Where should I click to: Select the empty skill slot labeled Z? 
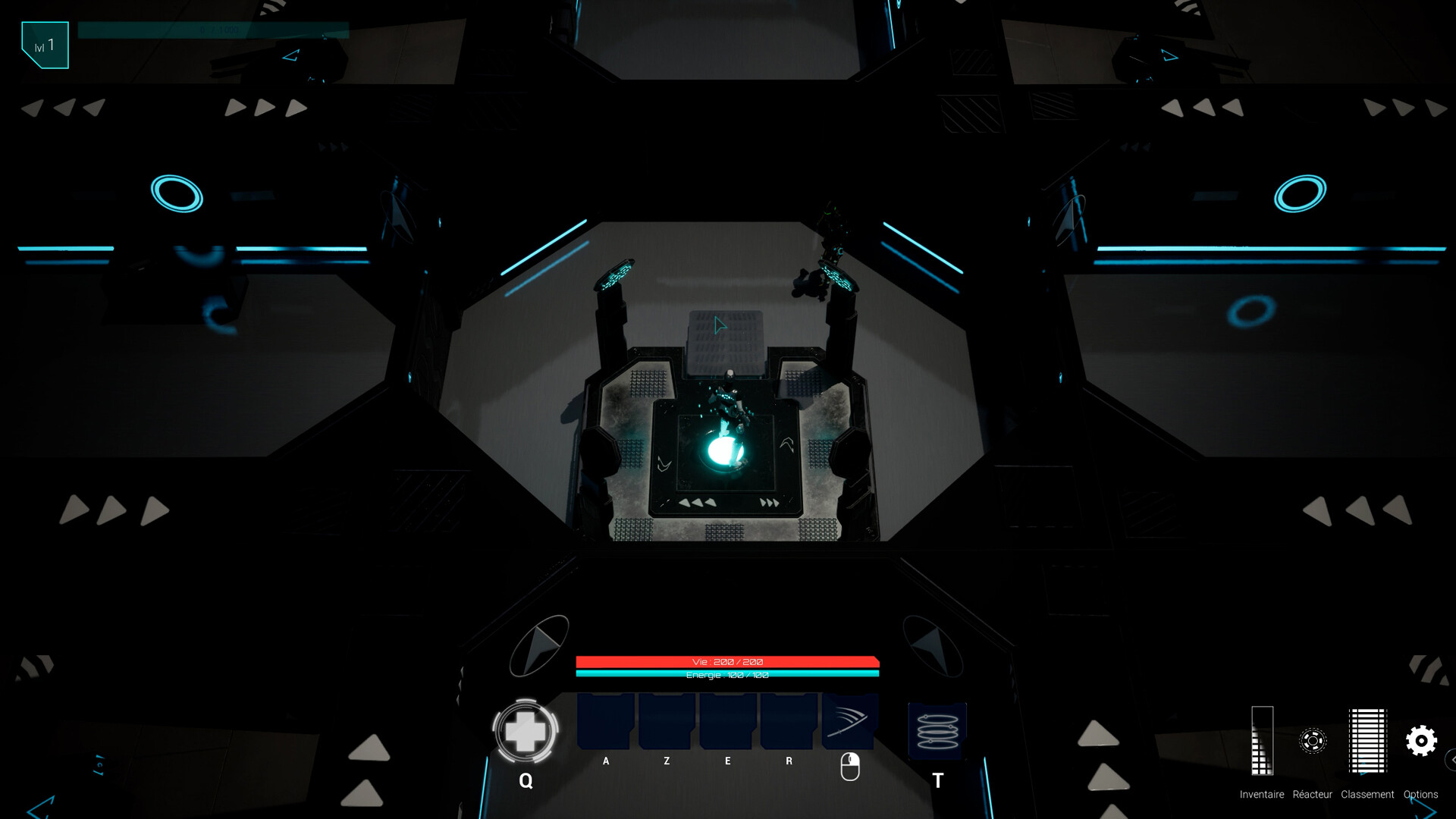(666, 720)
